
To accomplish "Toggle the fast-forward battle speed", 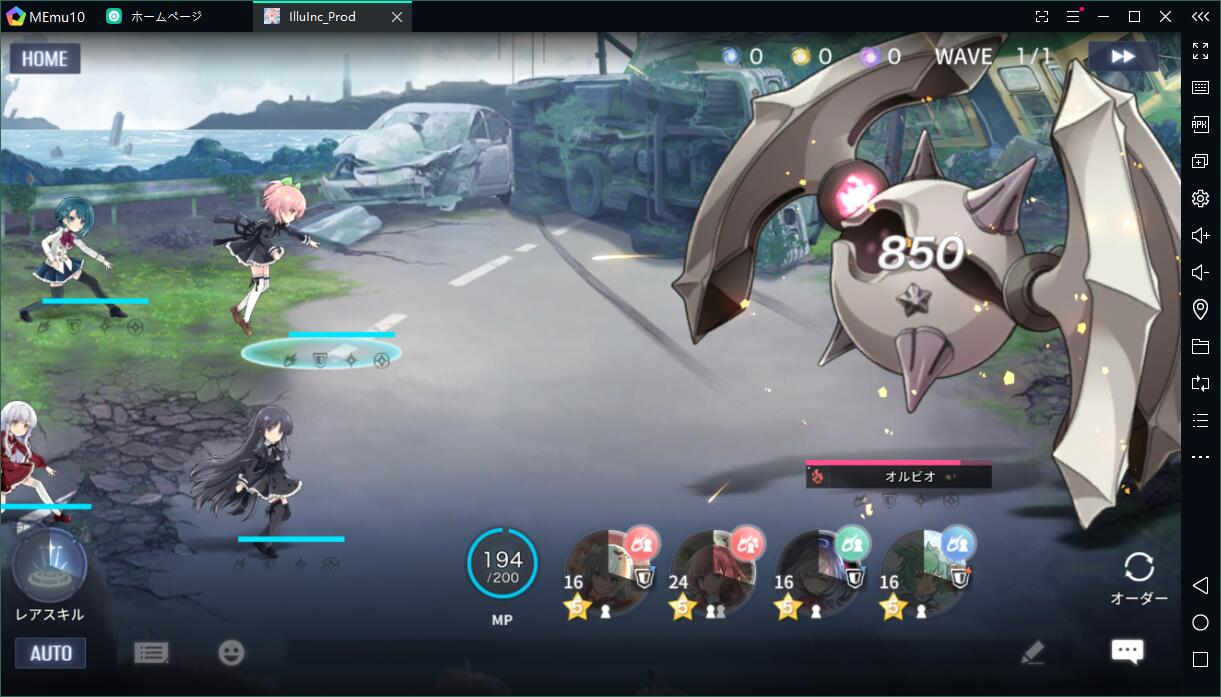I will (x=1123, y=57).
